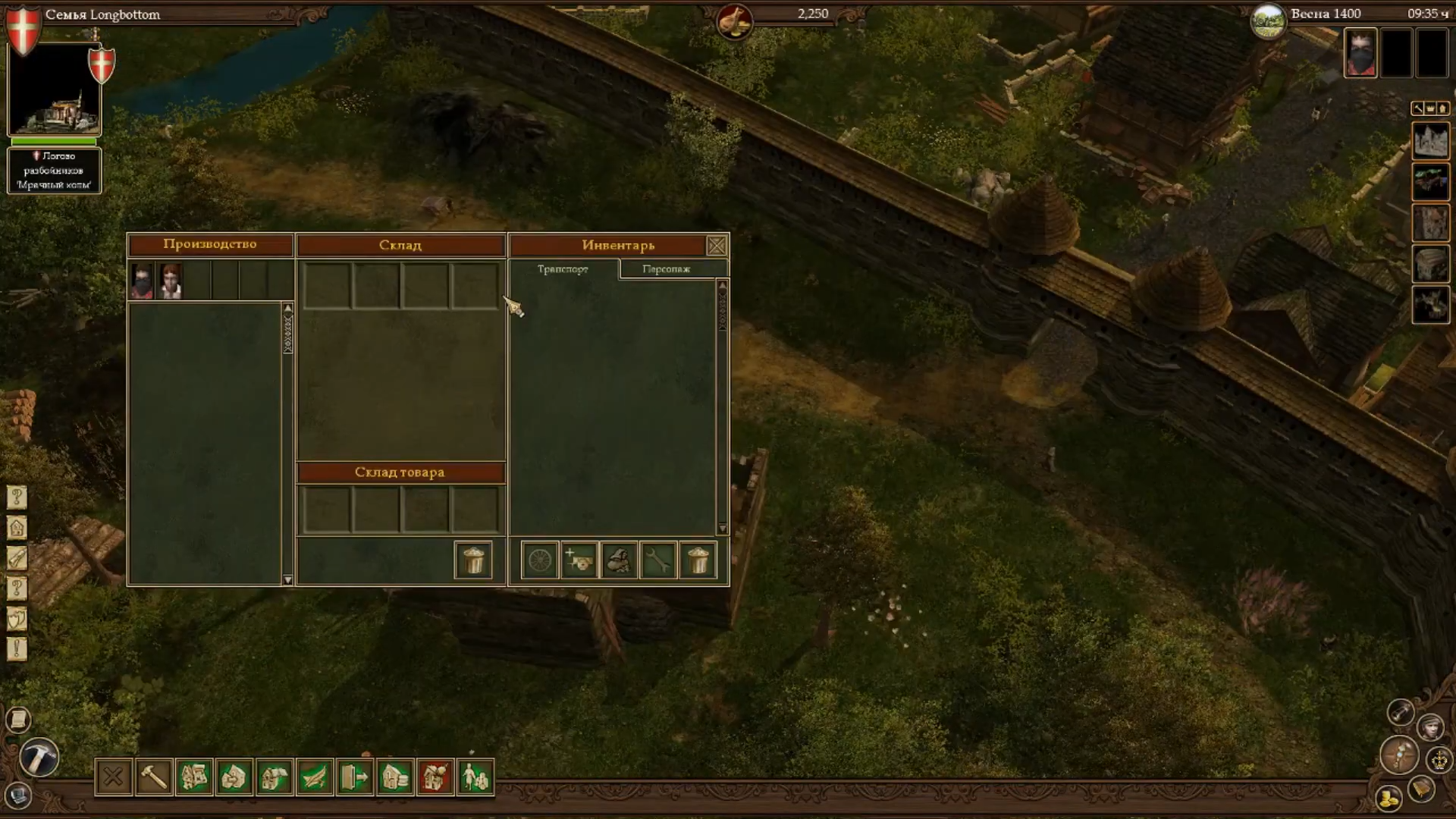Click the house with coins icon

tap(395, 777)
